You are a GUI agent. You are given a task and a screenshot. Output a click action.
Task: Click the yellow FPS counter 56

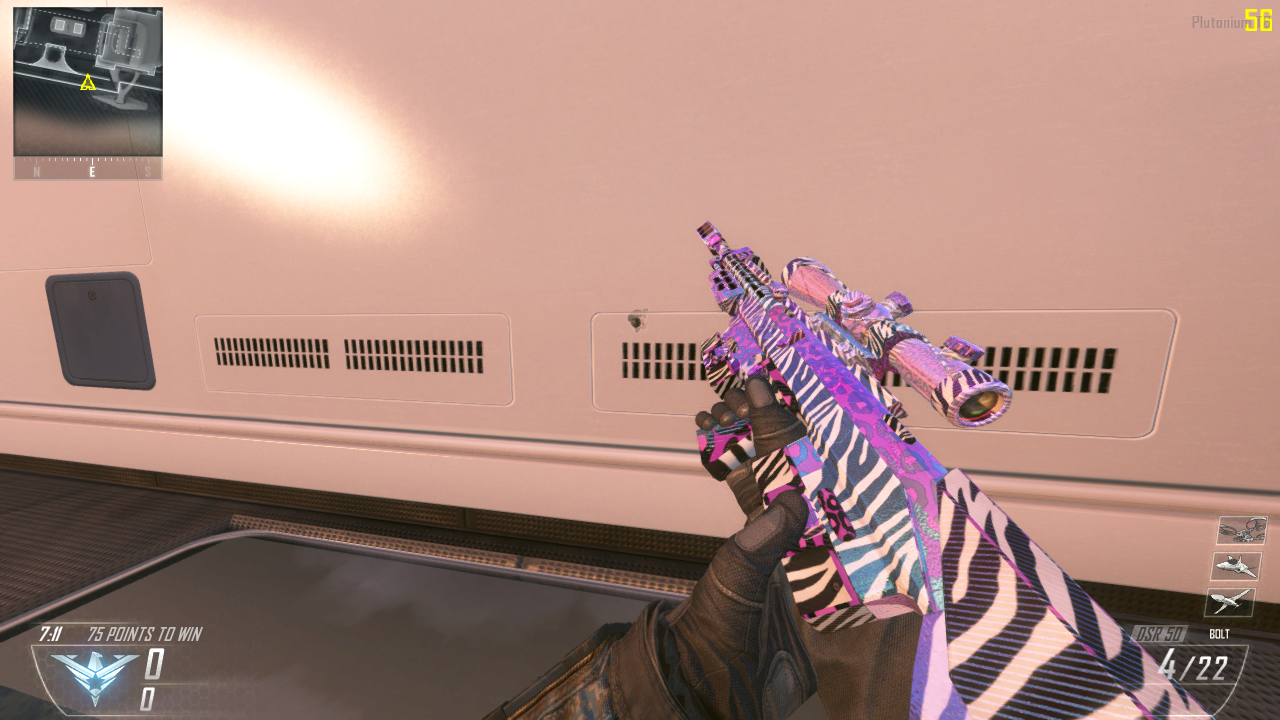click(x=1258, y=17)
